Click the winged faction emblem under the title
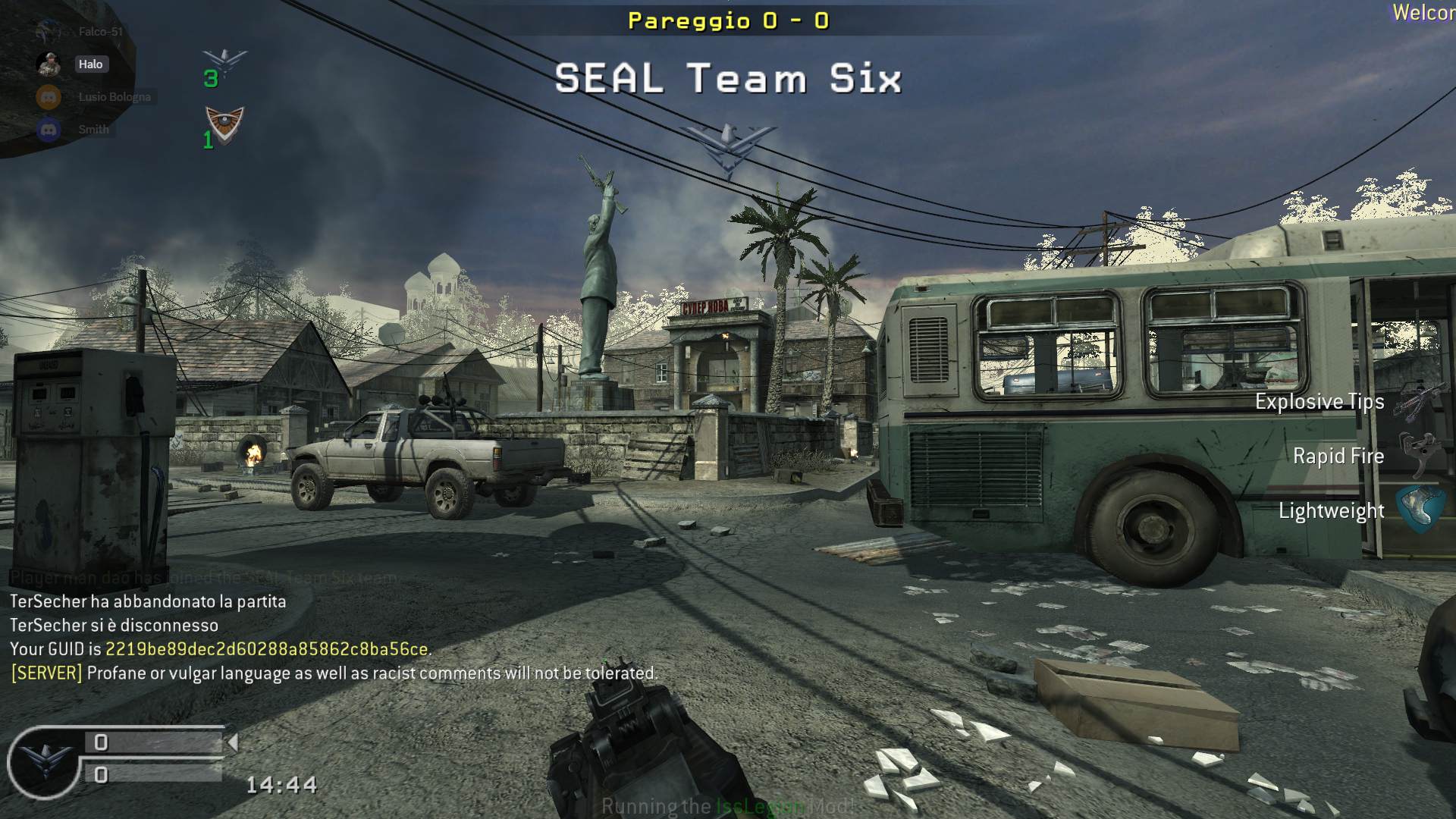This screenshot has width=1456, height=819. click(x=729, y=148)
